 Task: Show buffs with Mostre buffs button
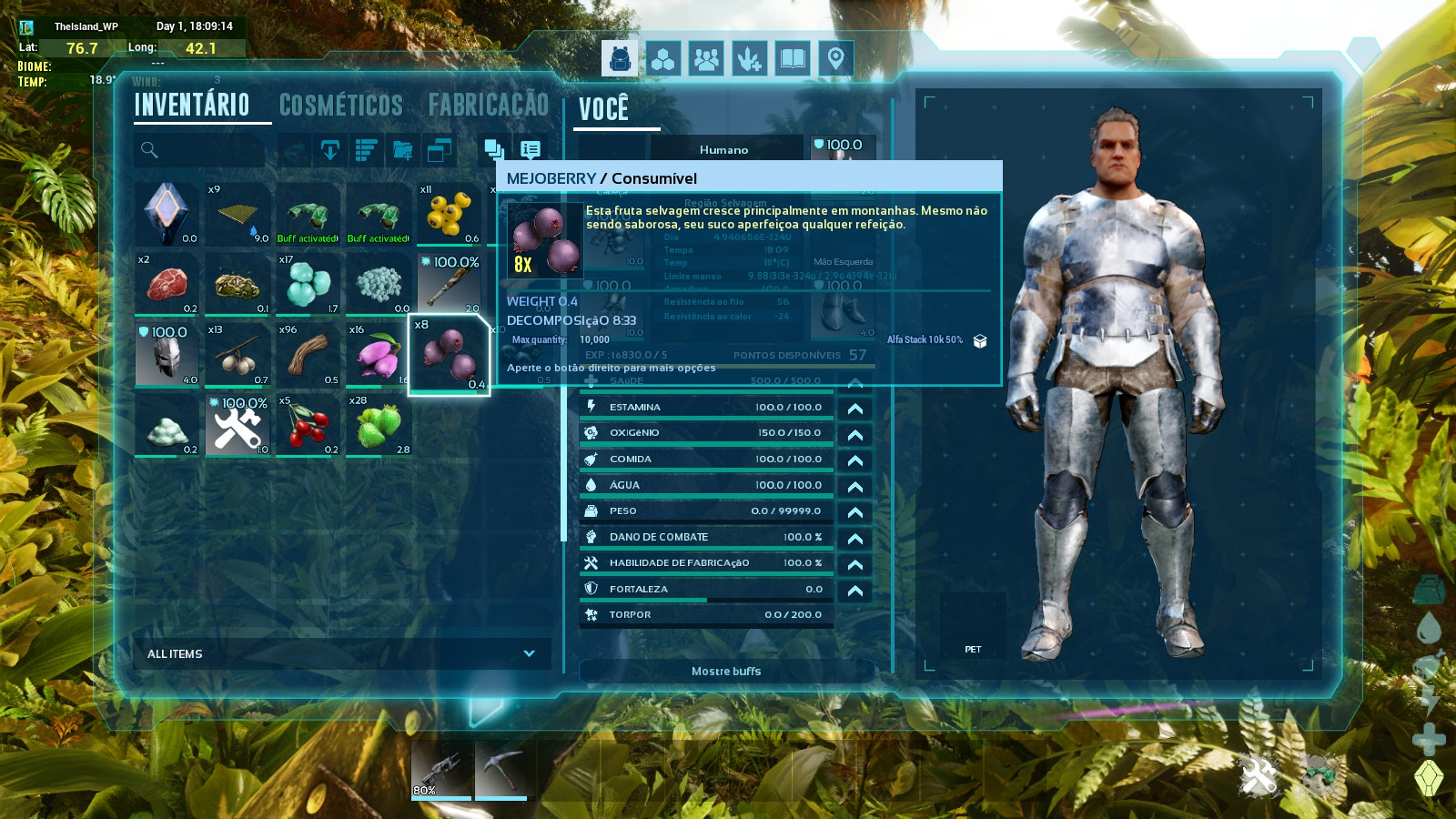pyautogui.click(x=726, y=672)
